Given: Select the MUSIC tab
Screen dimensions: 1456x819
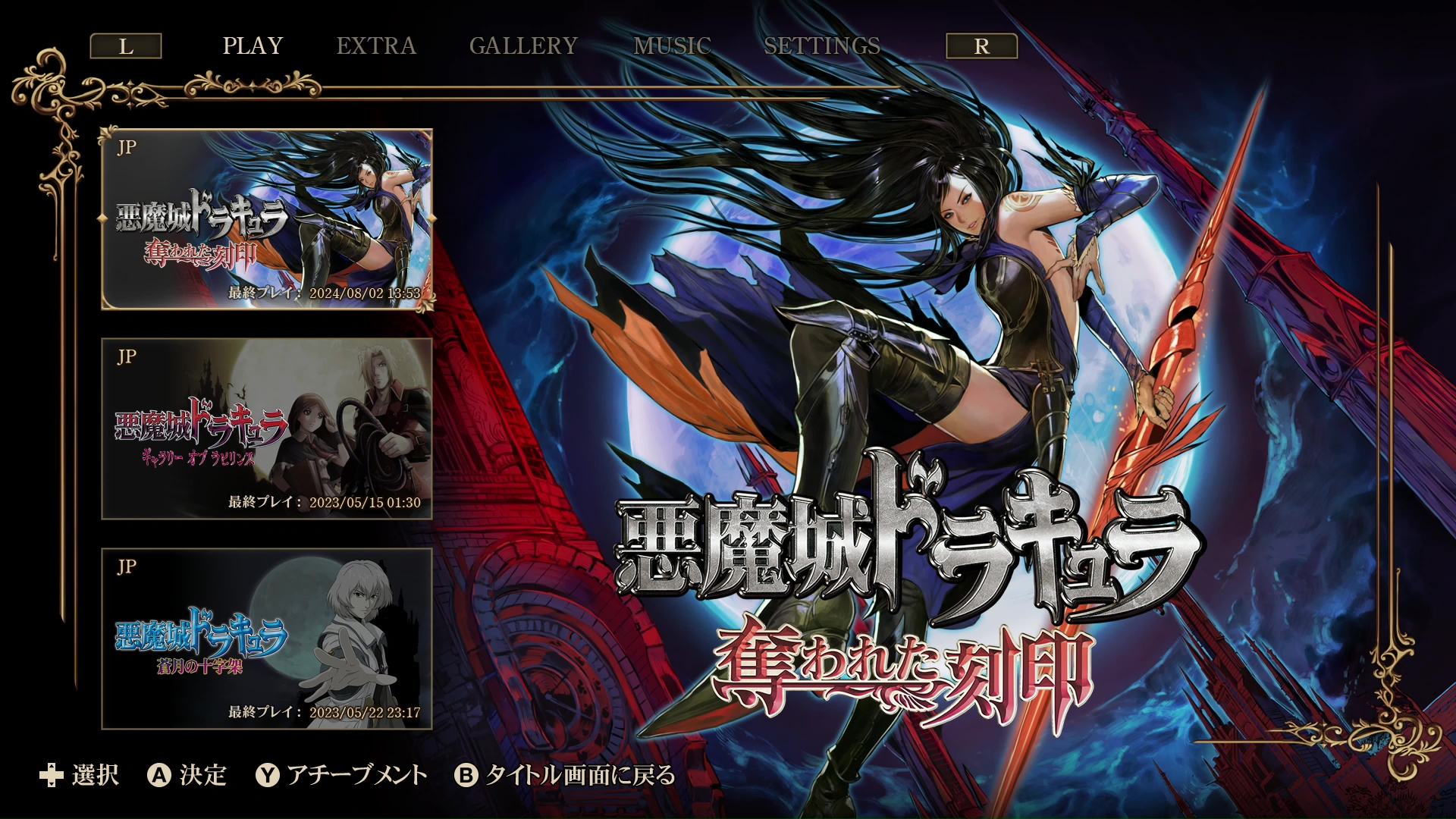Looking at the screenshot, I should click(672, 45).
